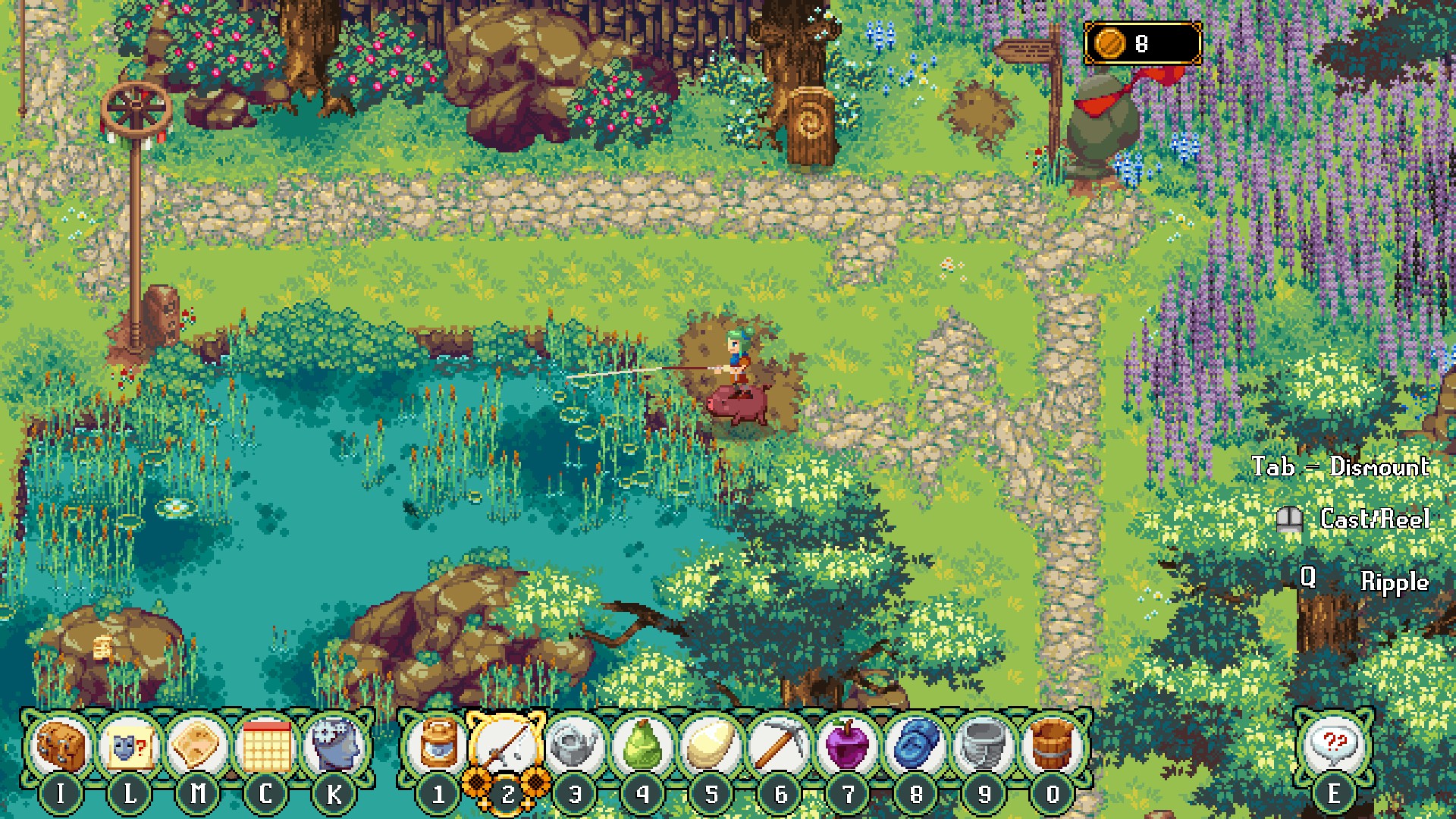1456x819 pixels.
Task: Select the fishing rod slot
Action: point(507,747)
